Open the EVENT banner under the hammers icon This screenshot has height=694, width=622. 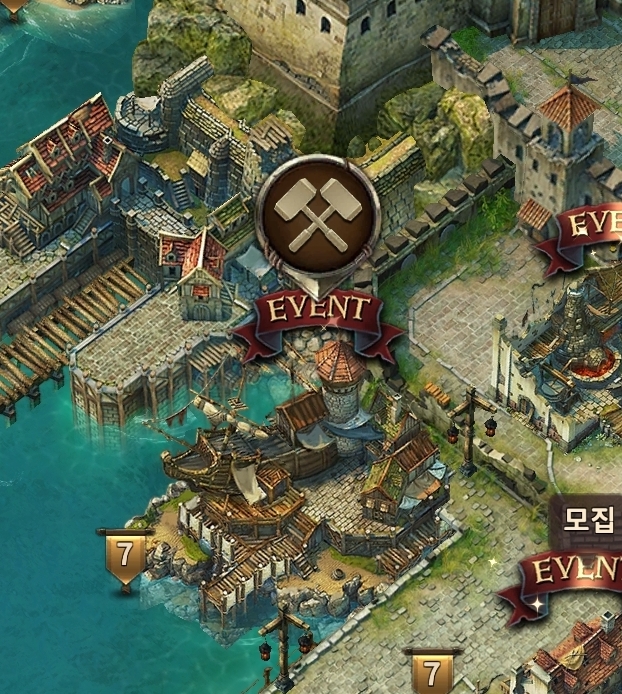coord(318,311)
